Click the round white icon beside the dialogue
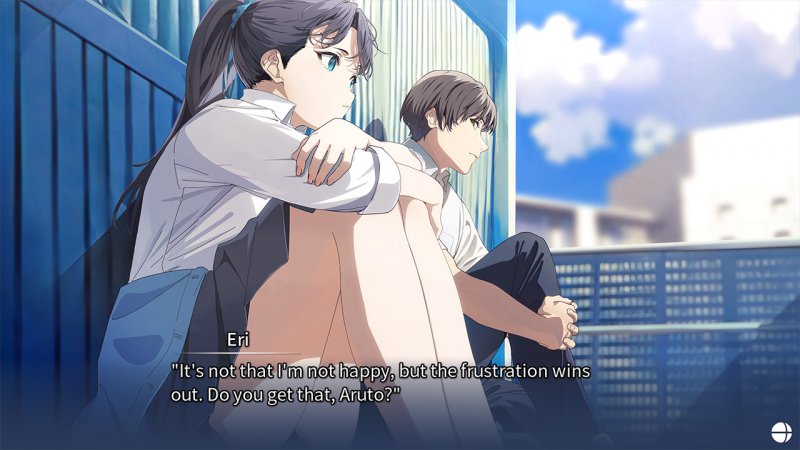 point(780,431)
